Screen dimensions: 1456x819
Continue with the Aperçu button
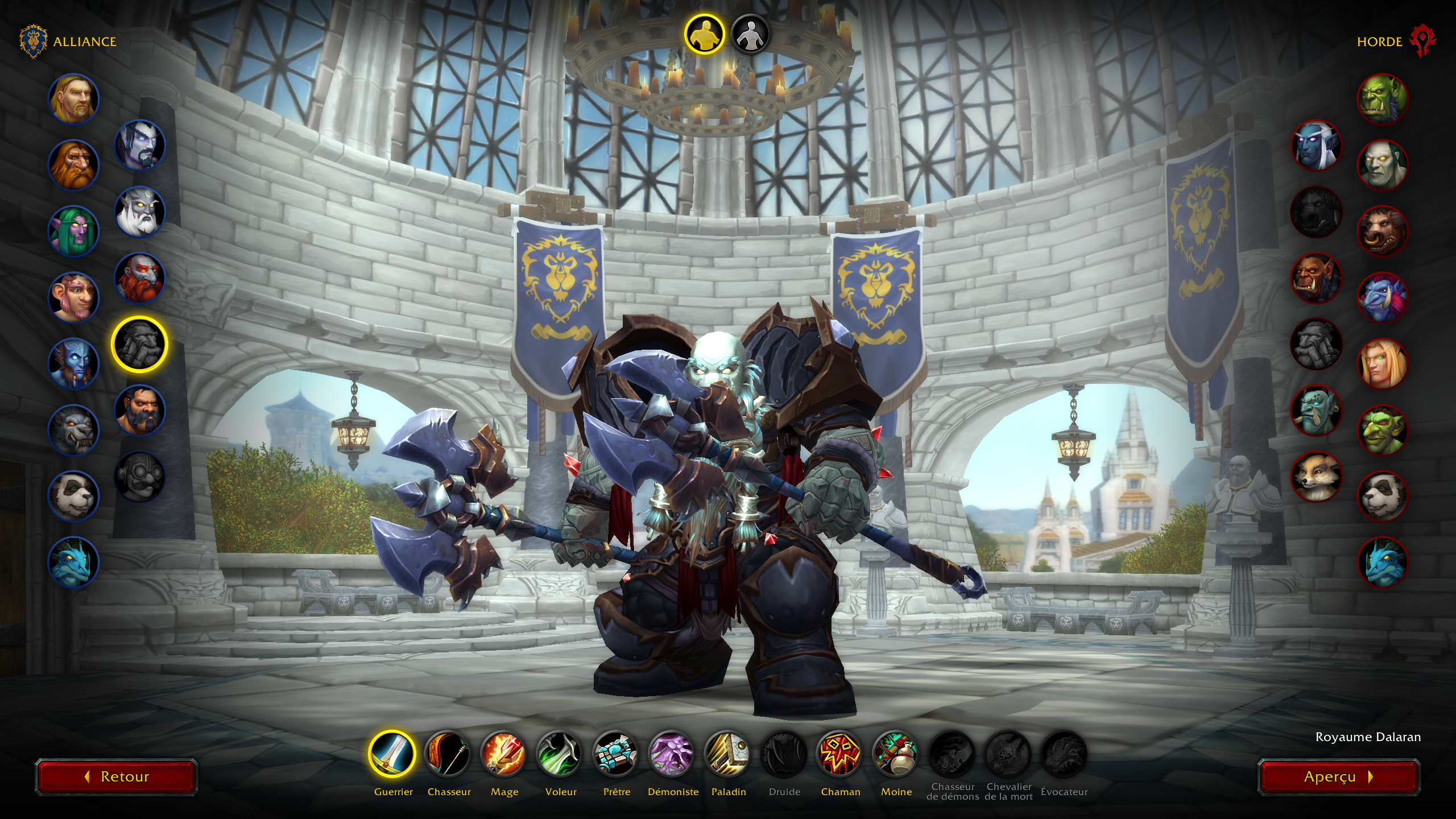(1338, 777)
